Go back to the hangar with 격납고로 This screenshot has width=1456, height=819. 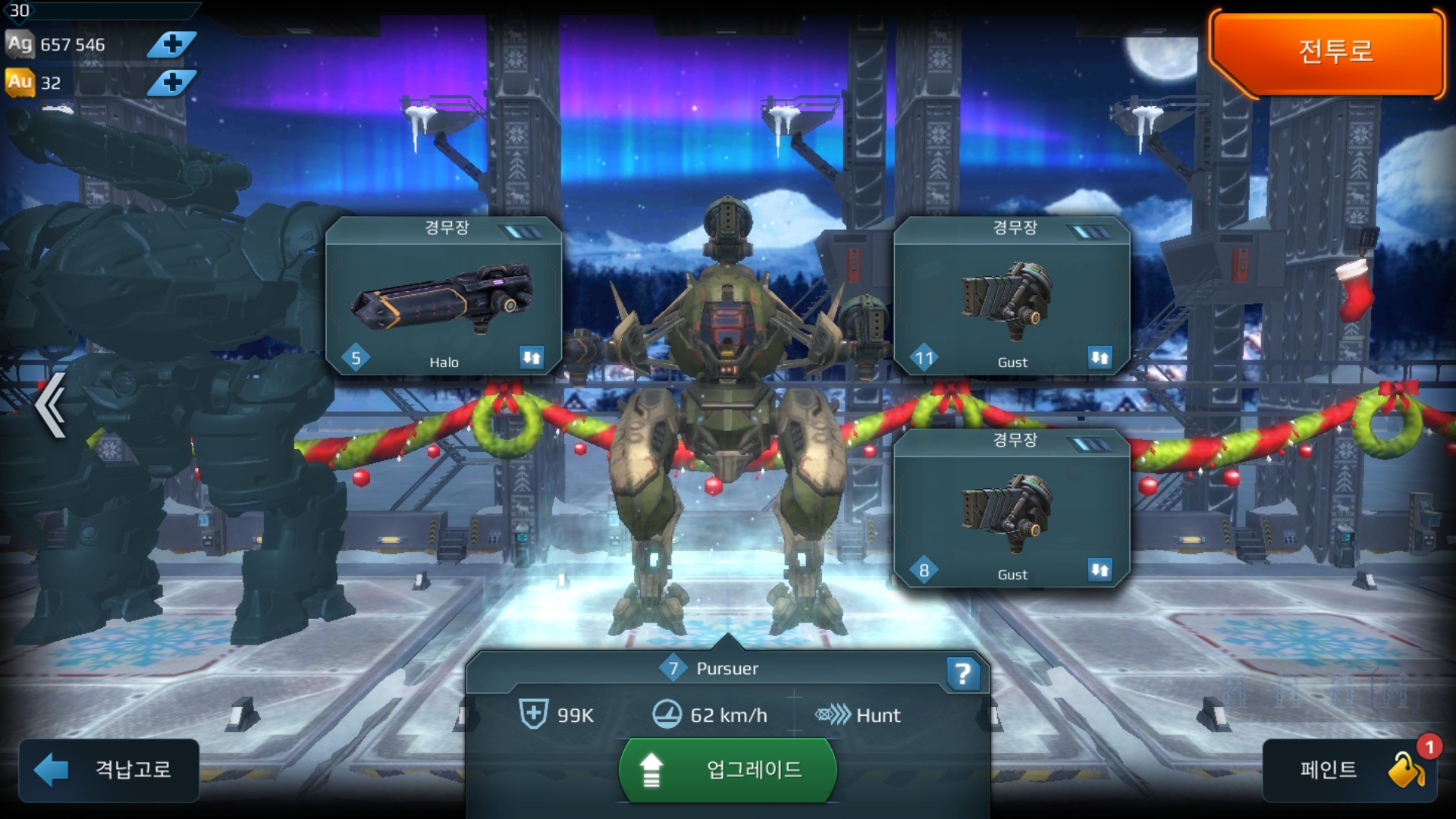point(109,770)
